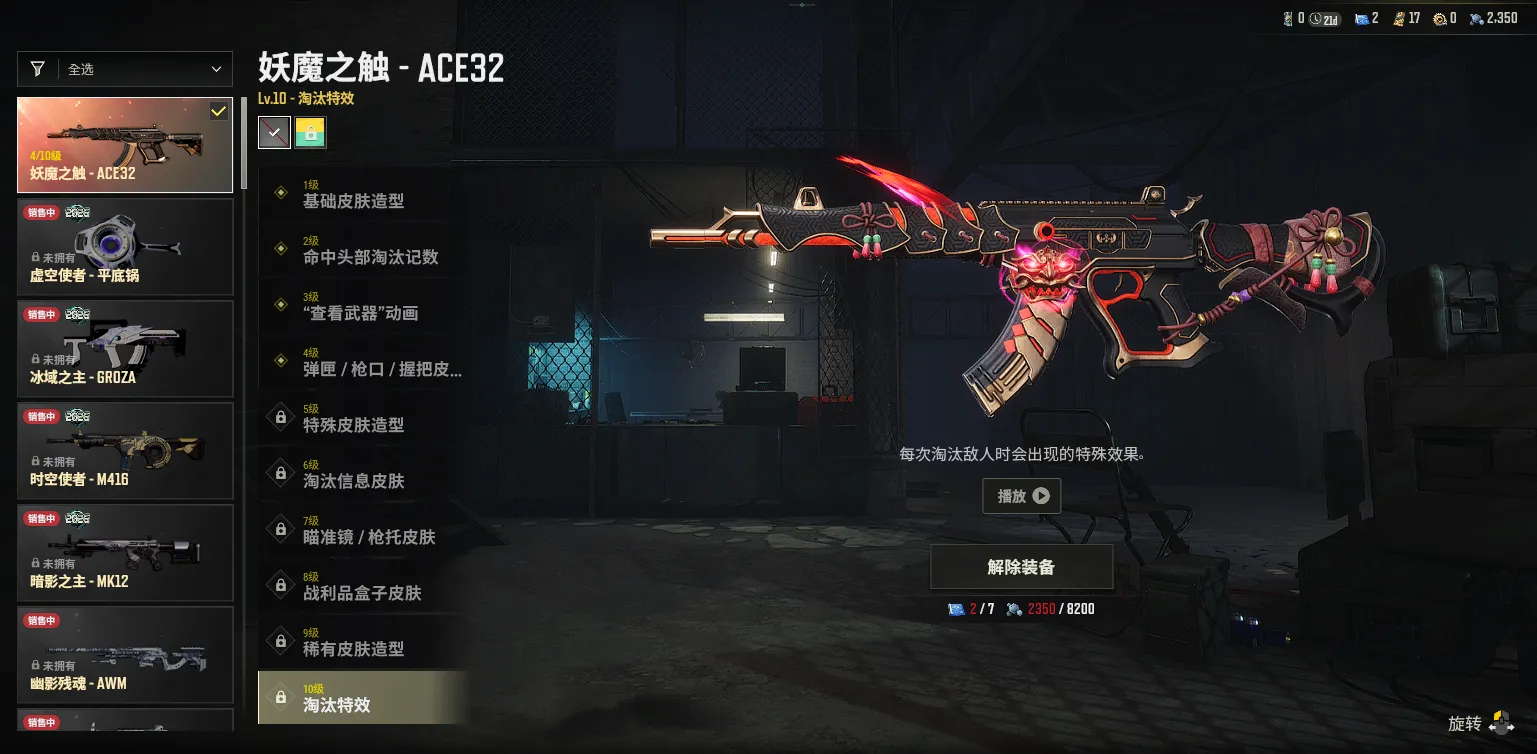
Task: Select the 暗影之主 - MK12 skin
Action: [125, 553]
